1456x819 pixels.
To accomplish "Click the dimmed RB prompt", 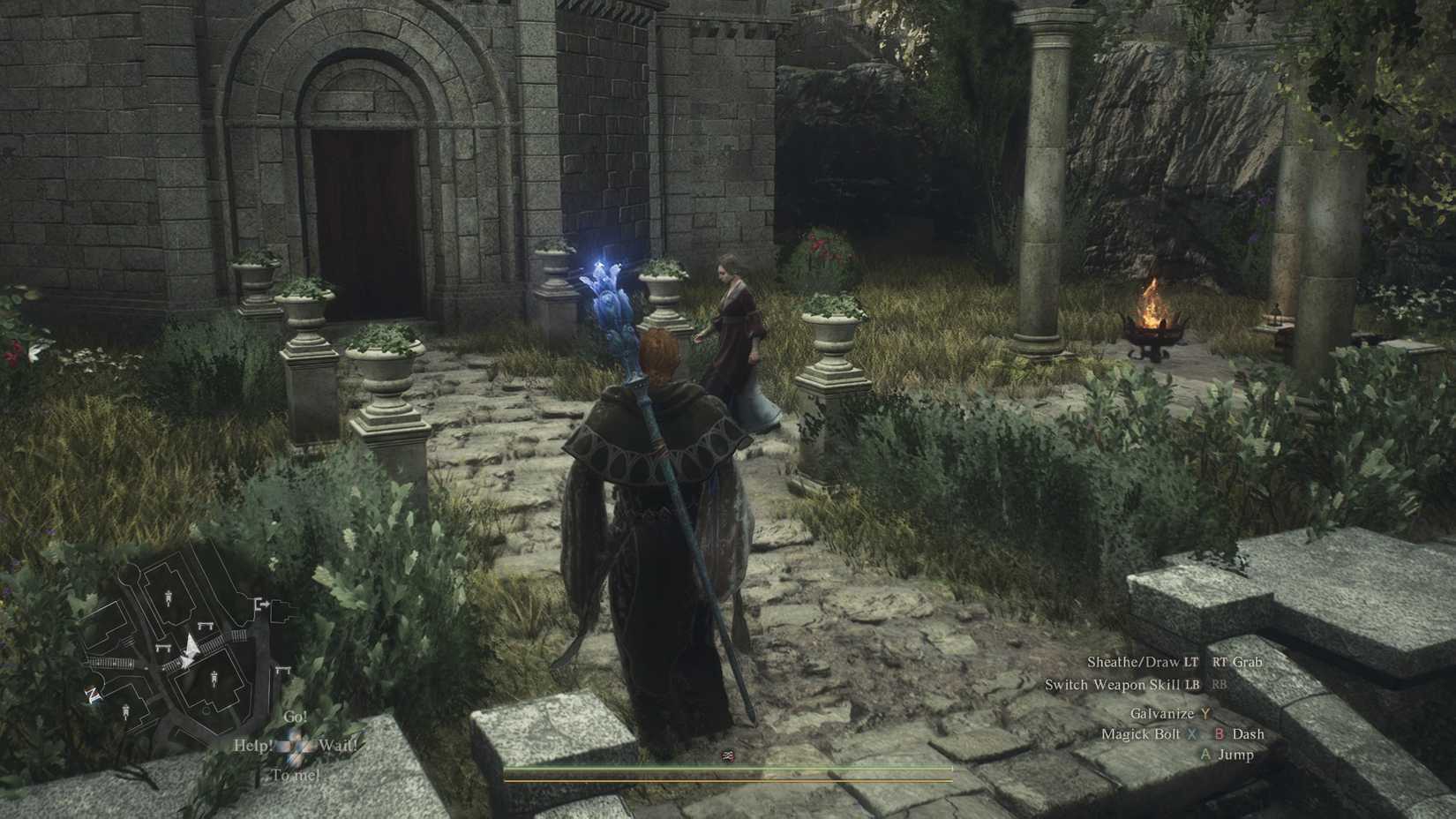I will pyautogui.click(x=1220, y=684).
